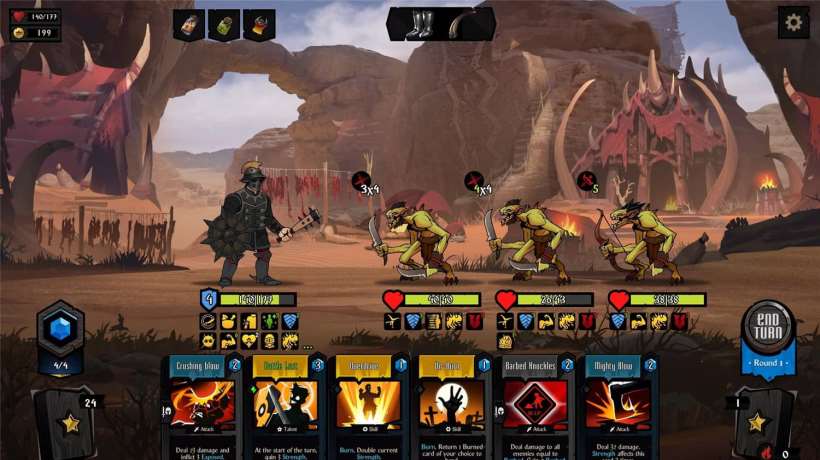
Task: Use the red-orange flask potion
Action: point(259,25)
